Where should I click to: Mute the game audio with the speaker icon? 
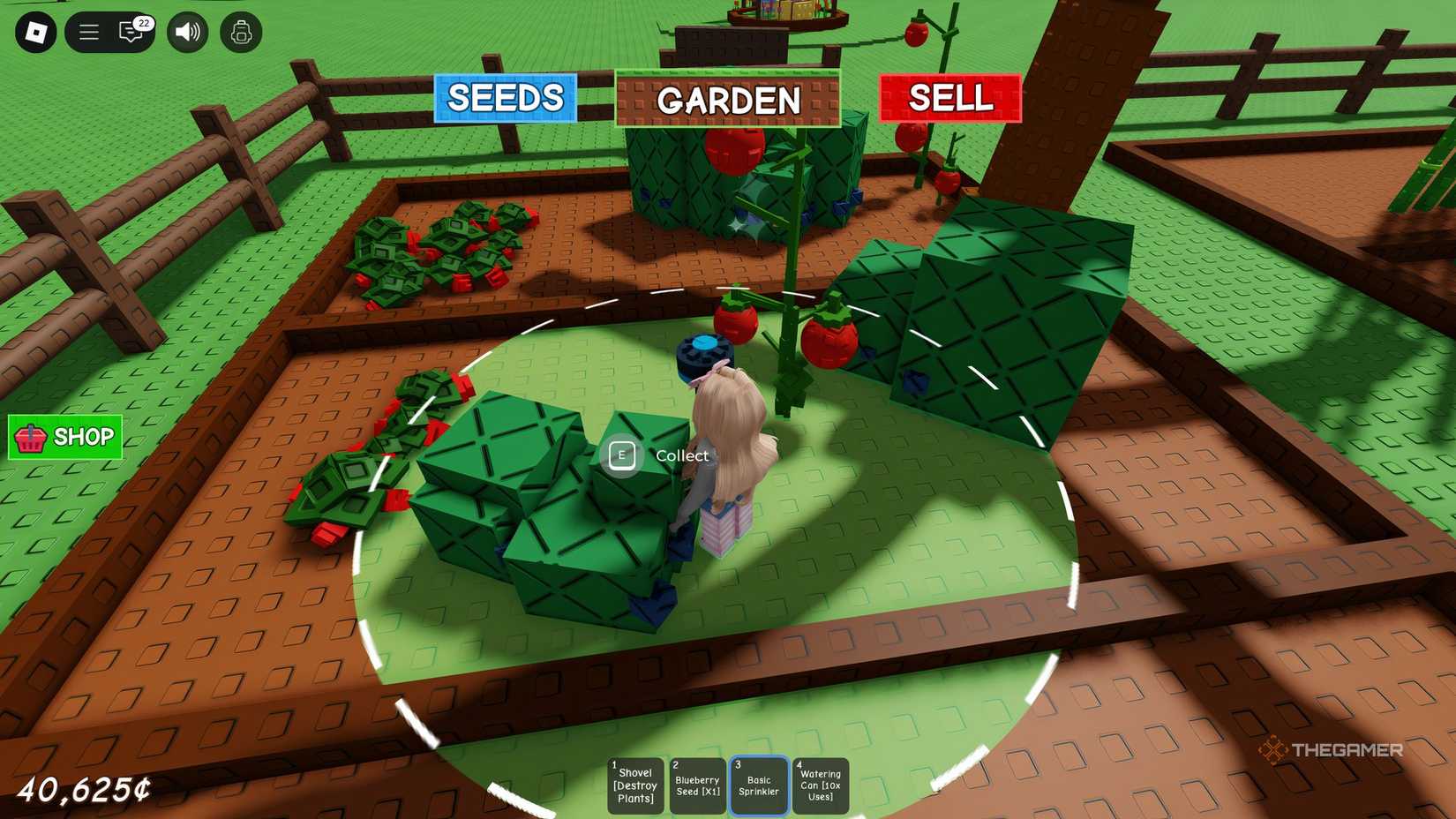pos(185,32)
